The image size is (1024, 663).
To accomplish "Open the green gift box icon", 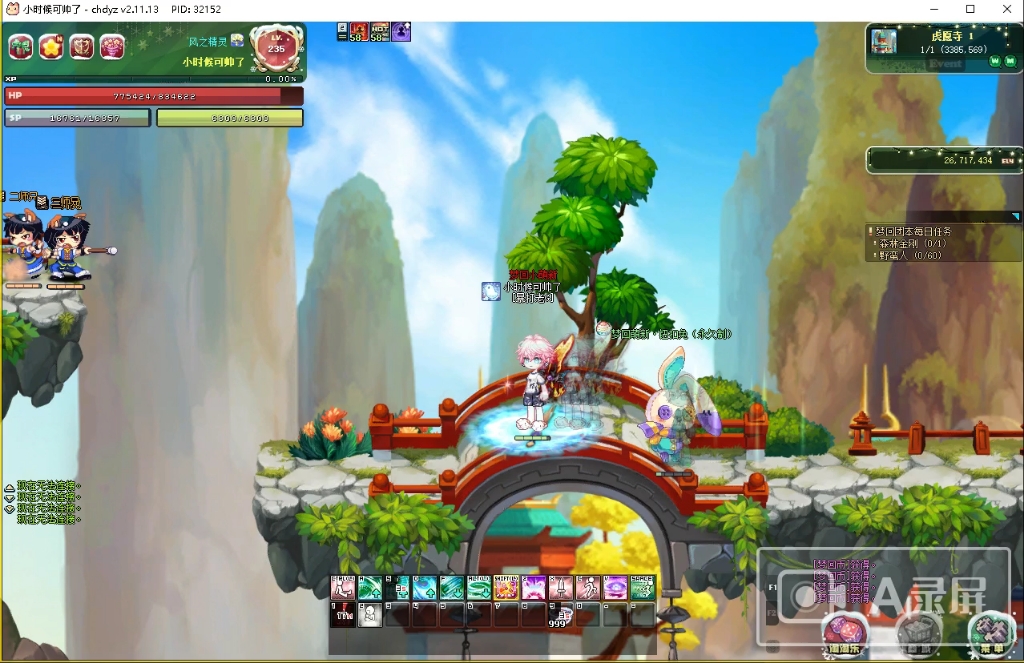I will [x=21, y=46].
